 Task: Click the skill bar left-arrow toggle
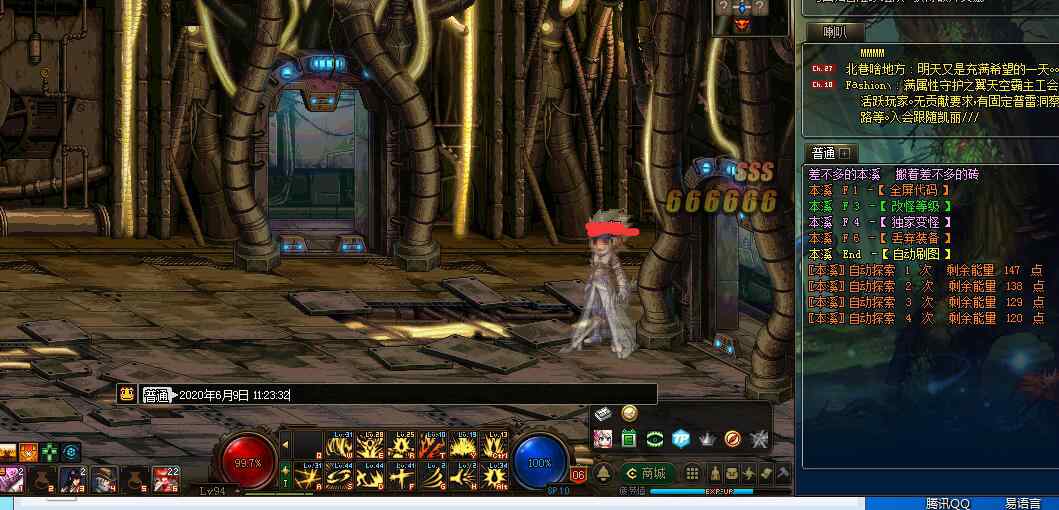tap(285, 444)
